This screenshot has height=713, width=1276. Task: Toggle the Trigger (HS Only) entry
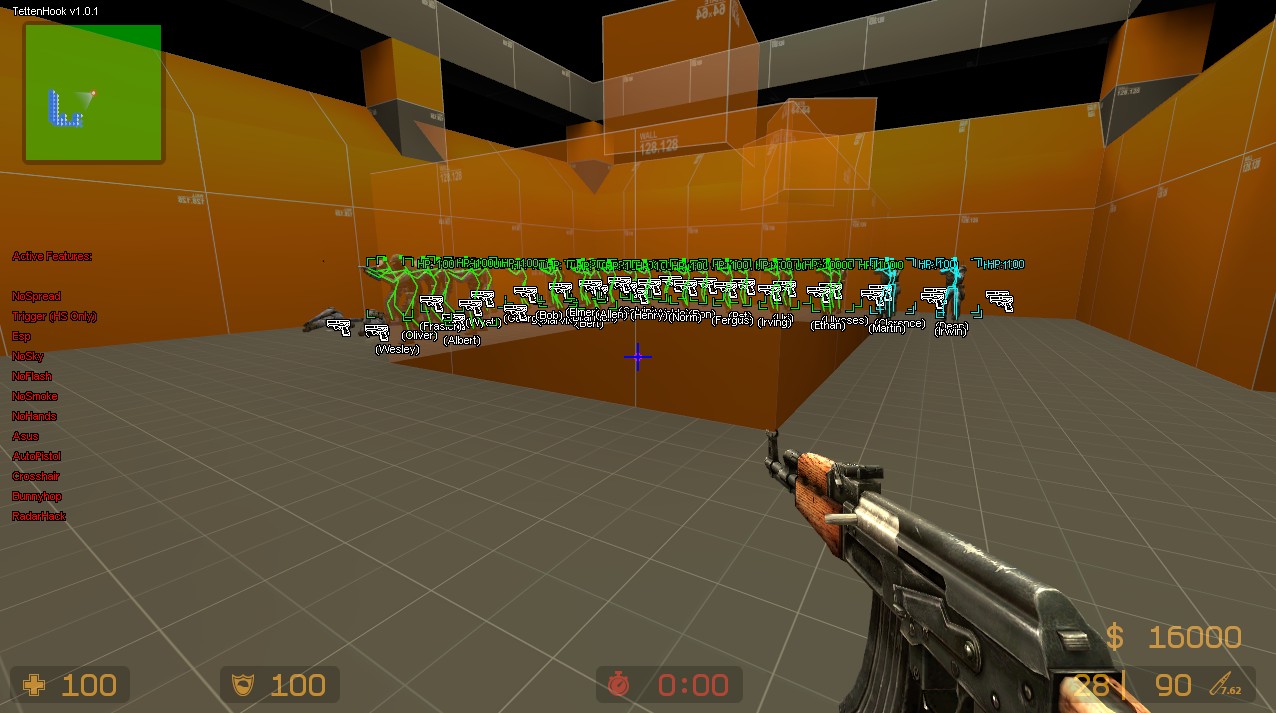(x=54, y=316)
